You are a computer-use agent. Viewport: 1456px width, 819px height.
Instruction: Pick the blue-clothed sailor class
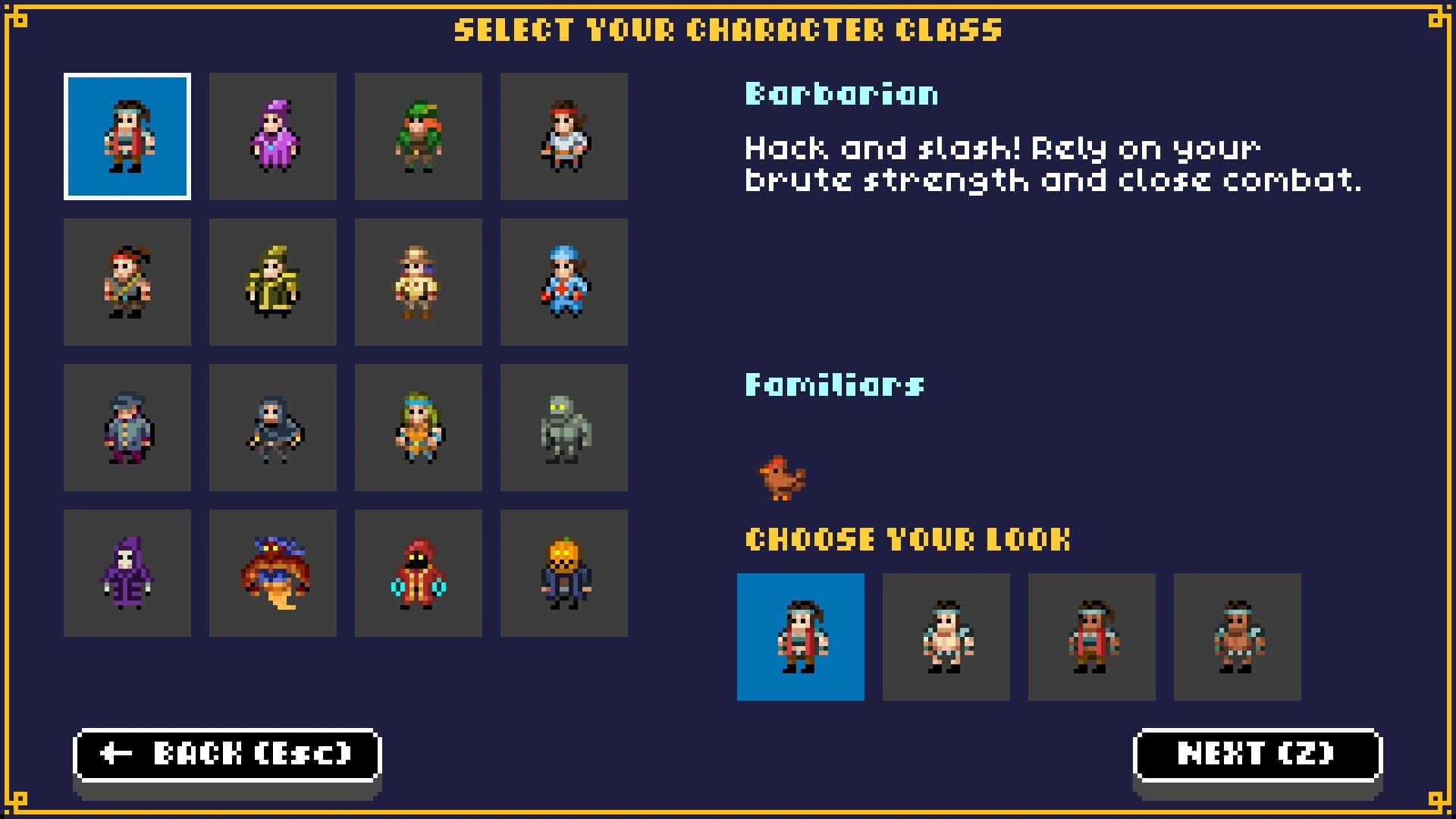(564, 282)
